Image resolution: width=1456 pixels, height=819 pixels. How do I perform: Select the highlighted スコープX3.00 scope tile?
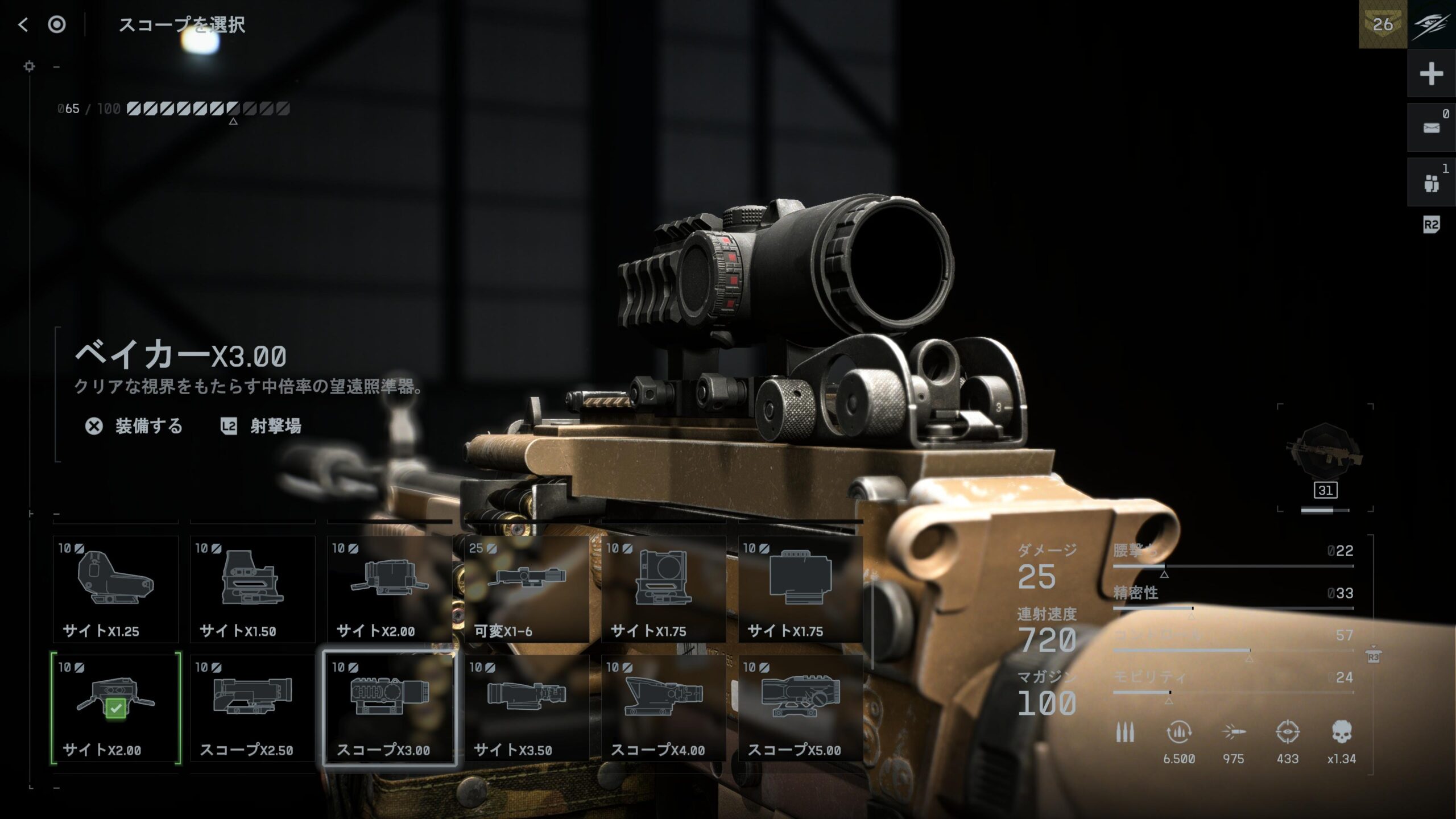(x=390, y=708)
